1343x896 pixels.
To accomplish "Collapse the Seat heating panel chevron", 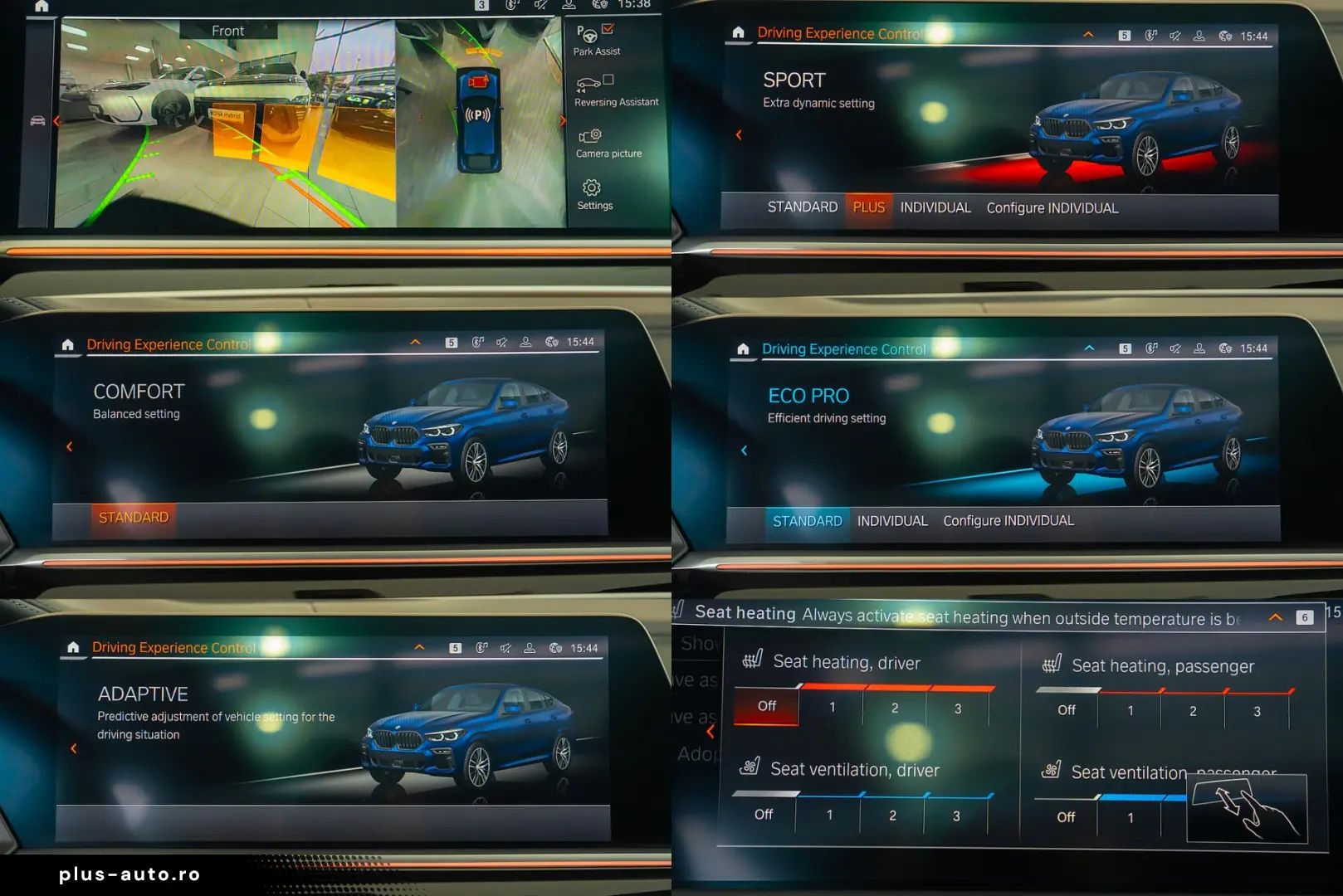I will coord(1276,616).
